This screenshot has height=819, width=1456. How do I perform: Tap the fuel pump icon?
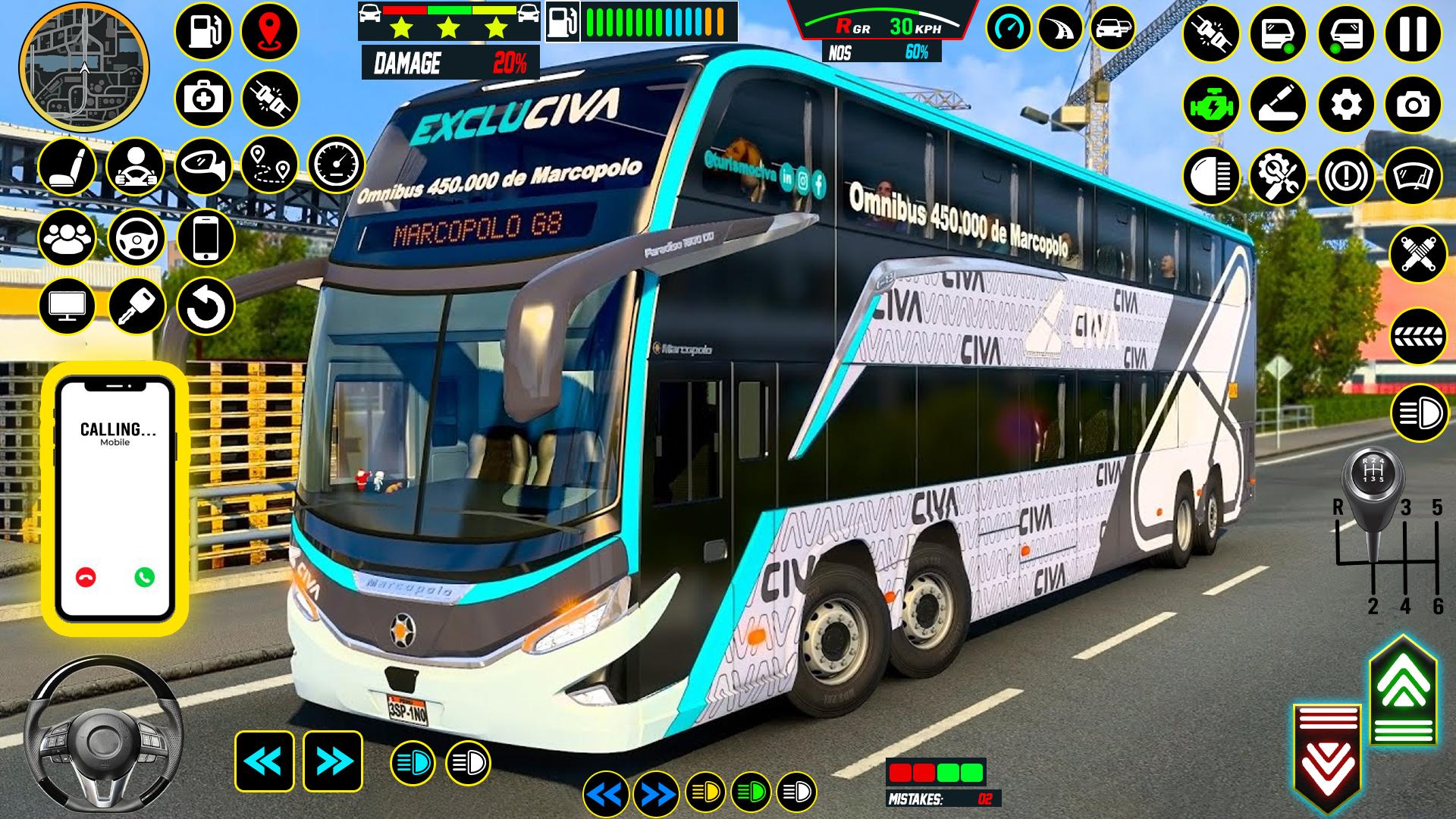pyautogui.click(x=203, y=33)
